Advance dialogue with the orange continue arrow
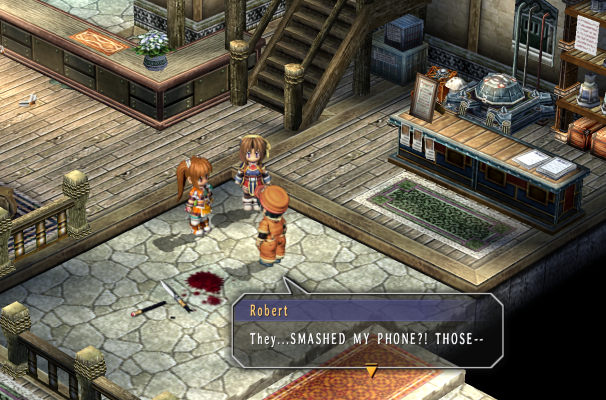This screenshot has width=606, height=400. (371, 371)
